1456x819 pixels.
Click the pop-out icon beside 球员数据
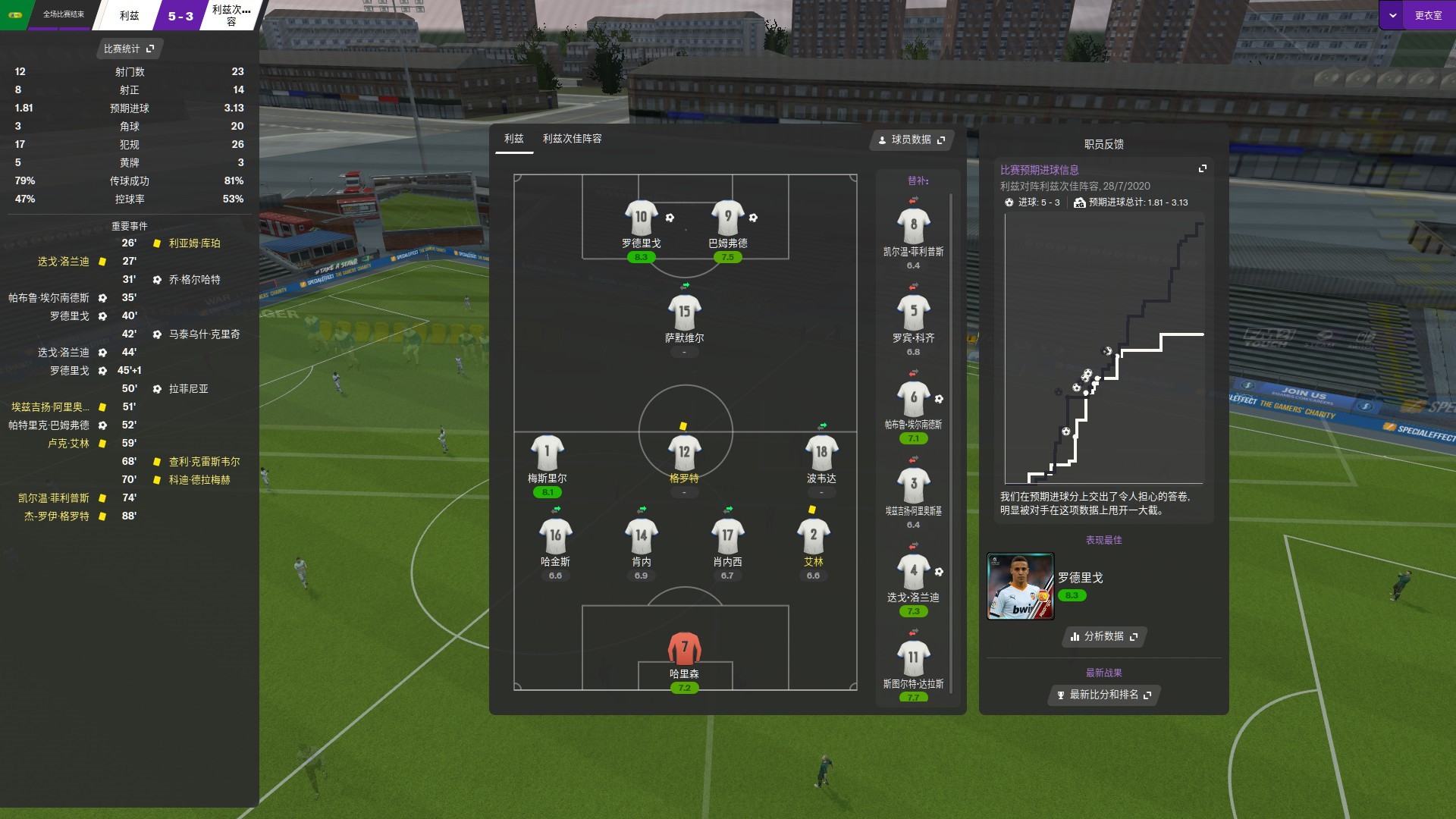(x=941, y=140)
